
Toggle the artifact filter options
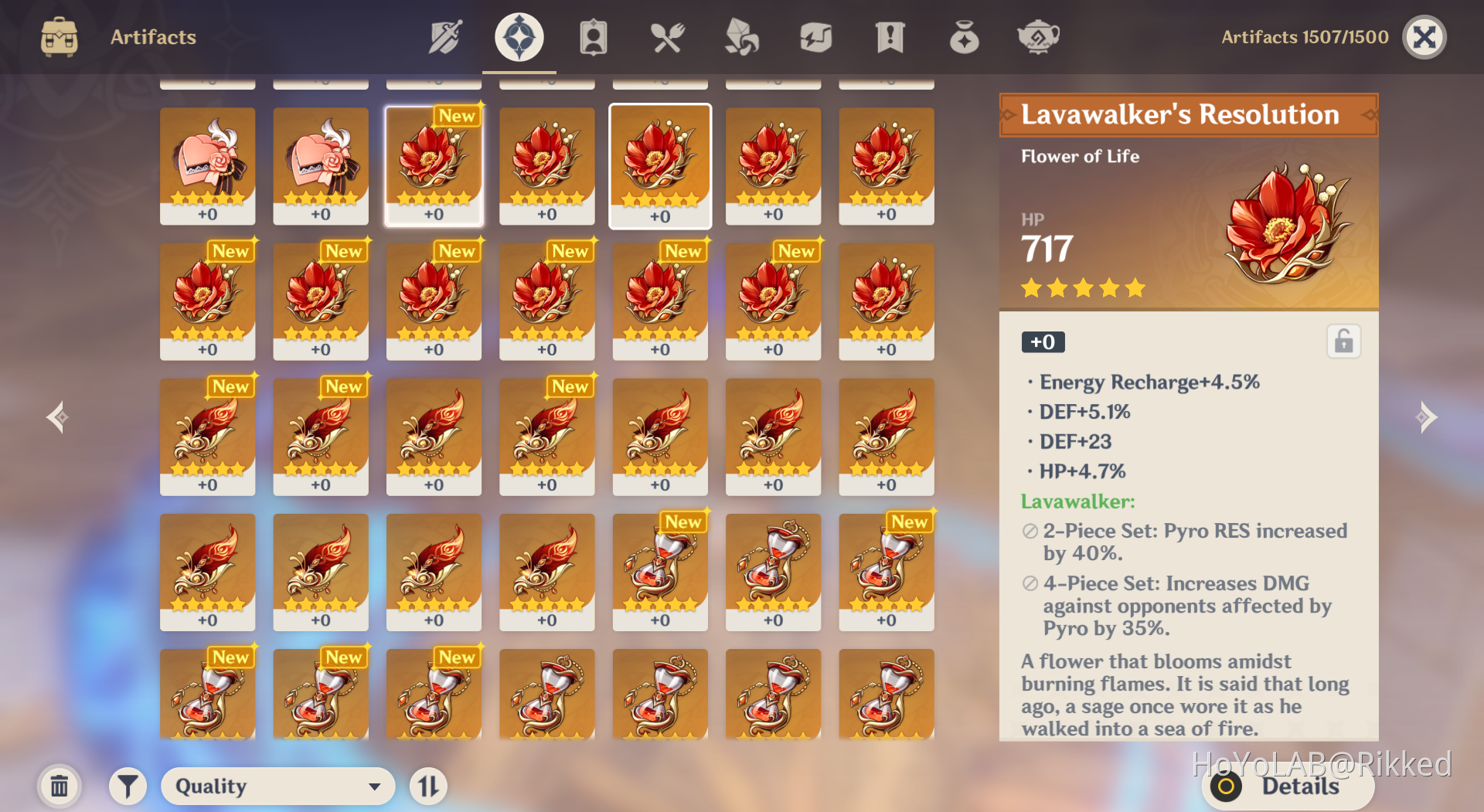[x=128, y=786]
